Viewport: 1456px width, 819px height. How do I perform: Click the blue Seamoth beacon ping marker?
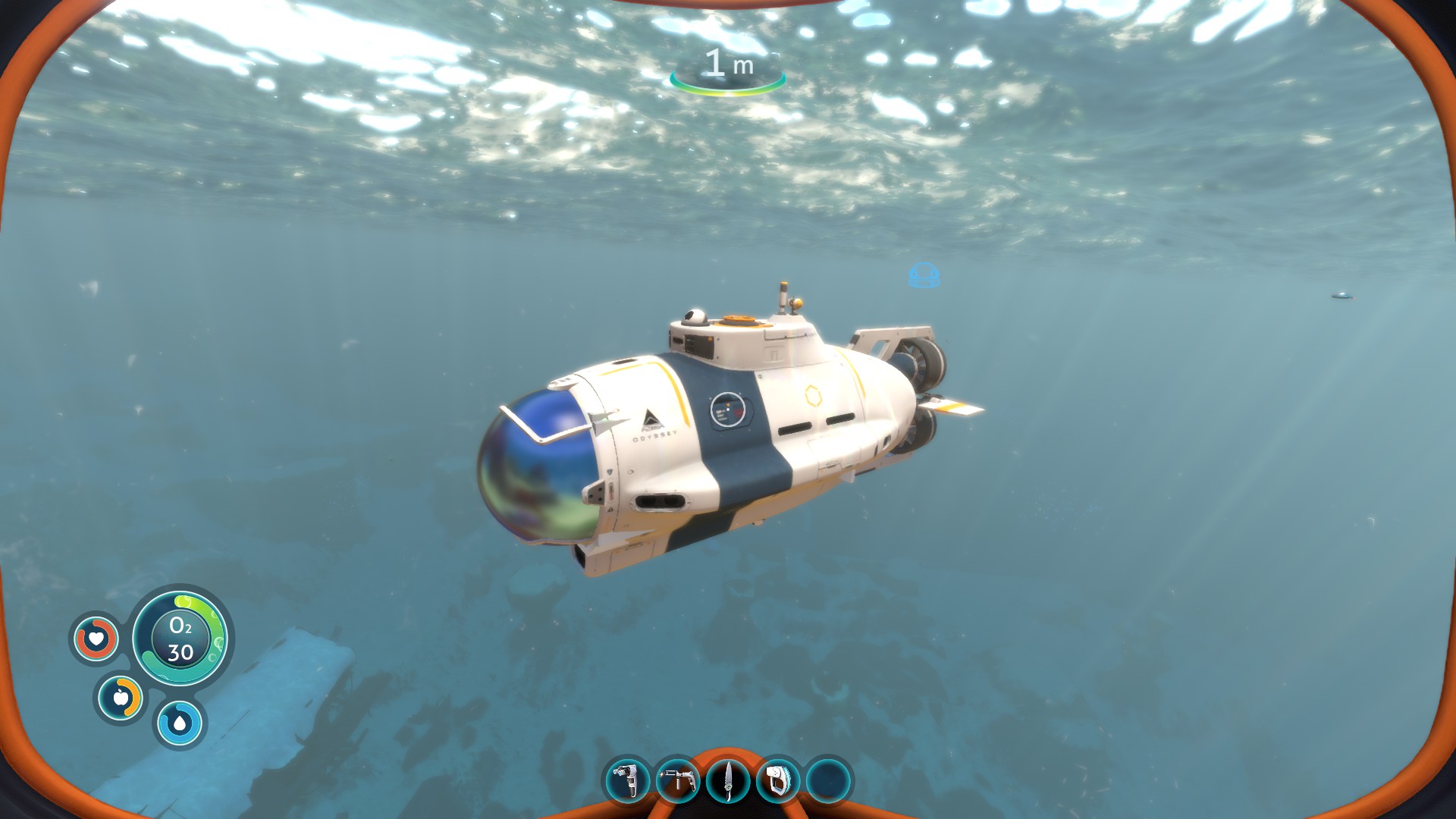pos(923,275)
